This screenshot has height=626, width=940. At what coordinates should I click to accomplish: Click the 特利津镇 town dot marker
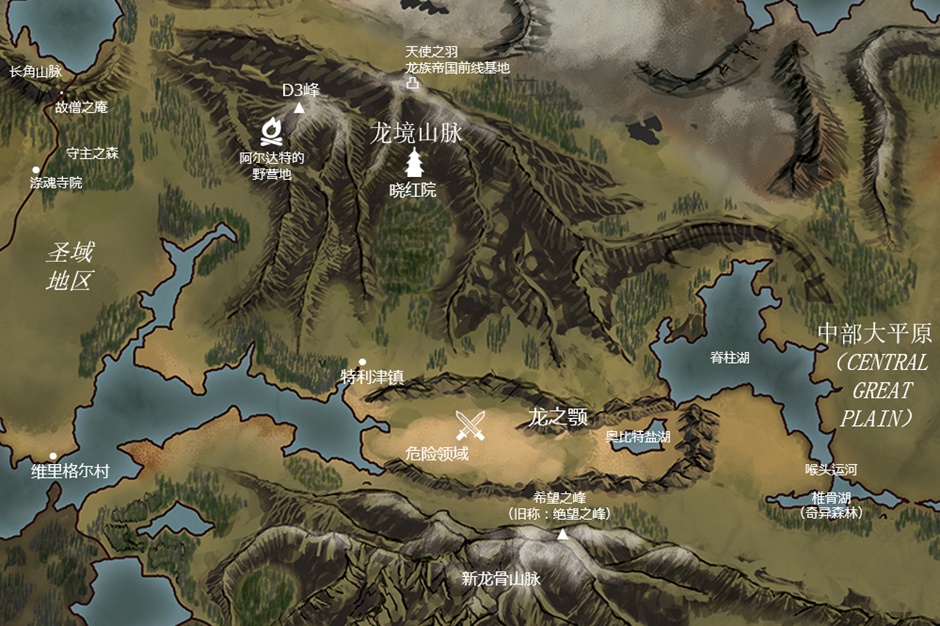coord(362,362)
